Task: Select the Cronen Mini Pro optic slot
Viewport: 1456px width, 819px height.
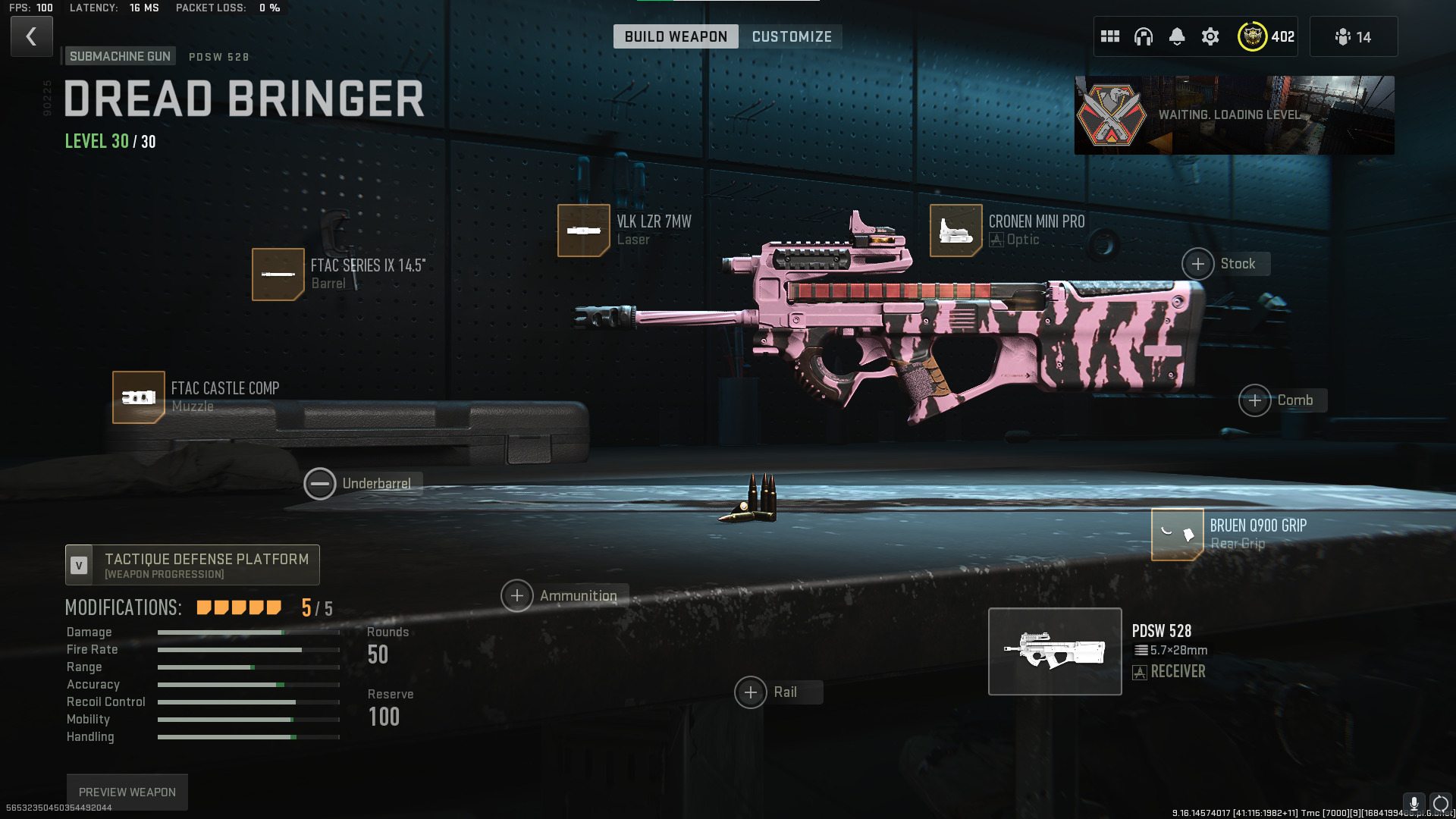Action: 955,231
